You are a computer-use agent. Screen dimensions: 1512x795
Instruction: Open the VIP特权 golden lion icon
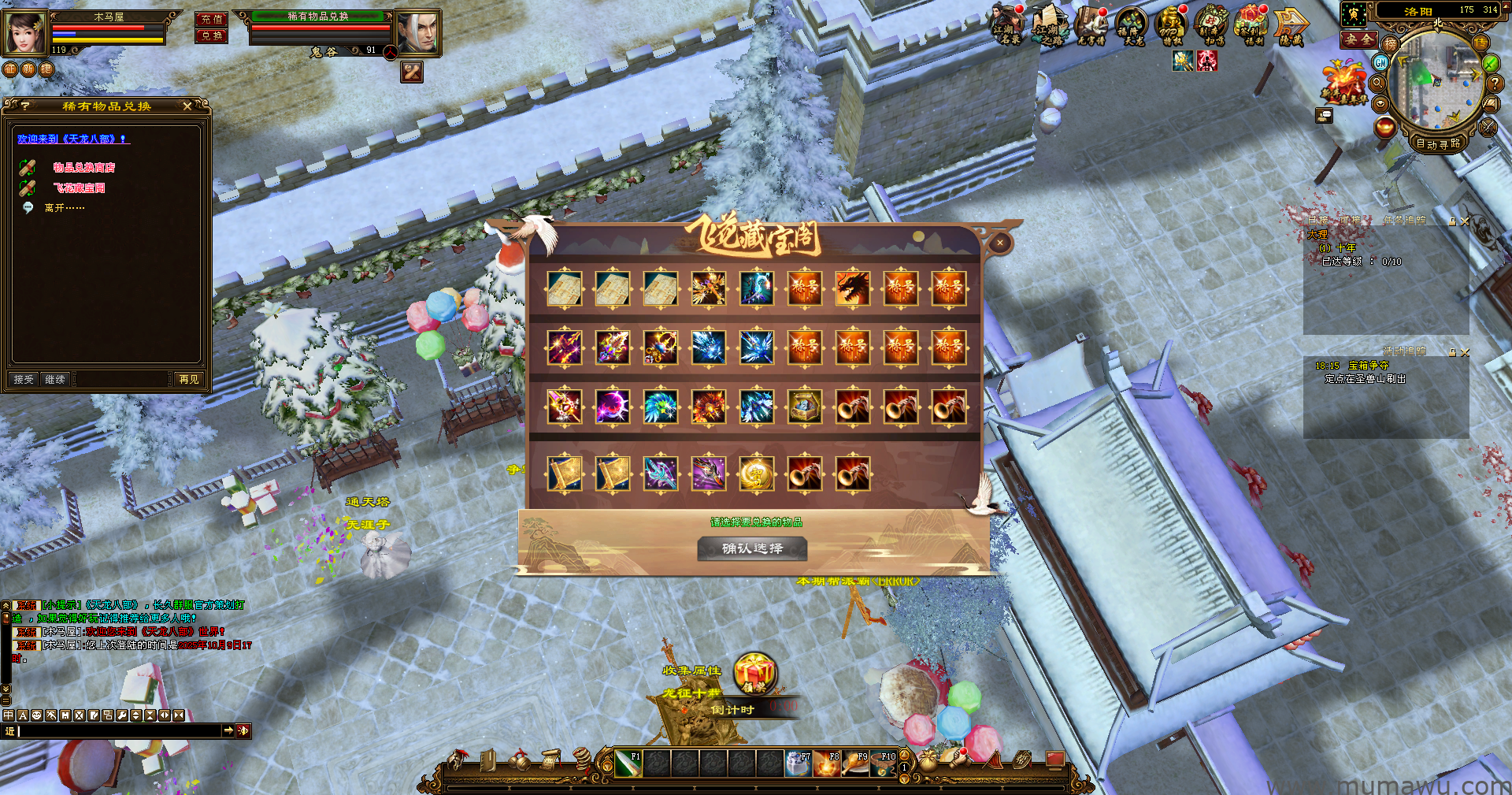[1171, 25]
